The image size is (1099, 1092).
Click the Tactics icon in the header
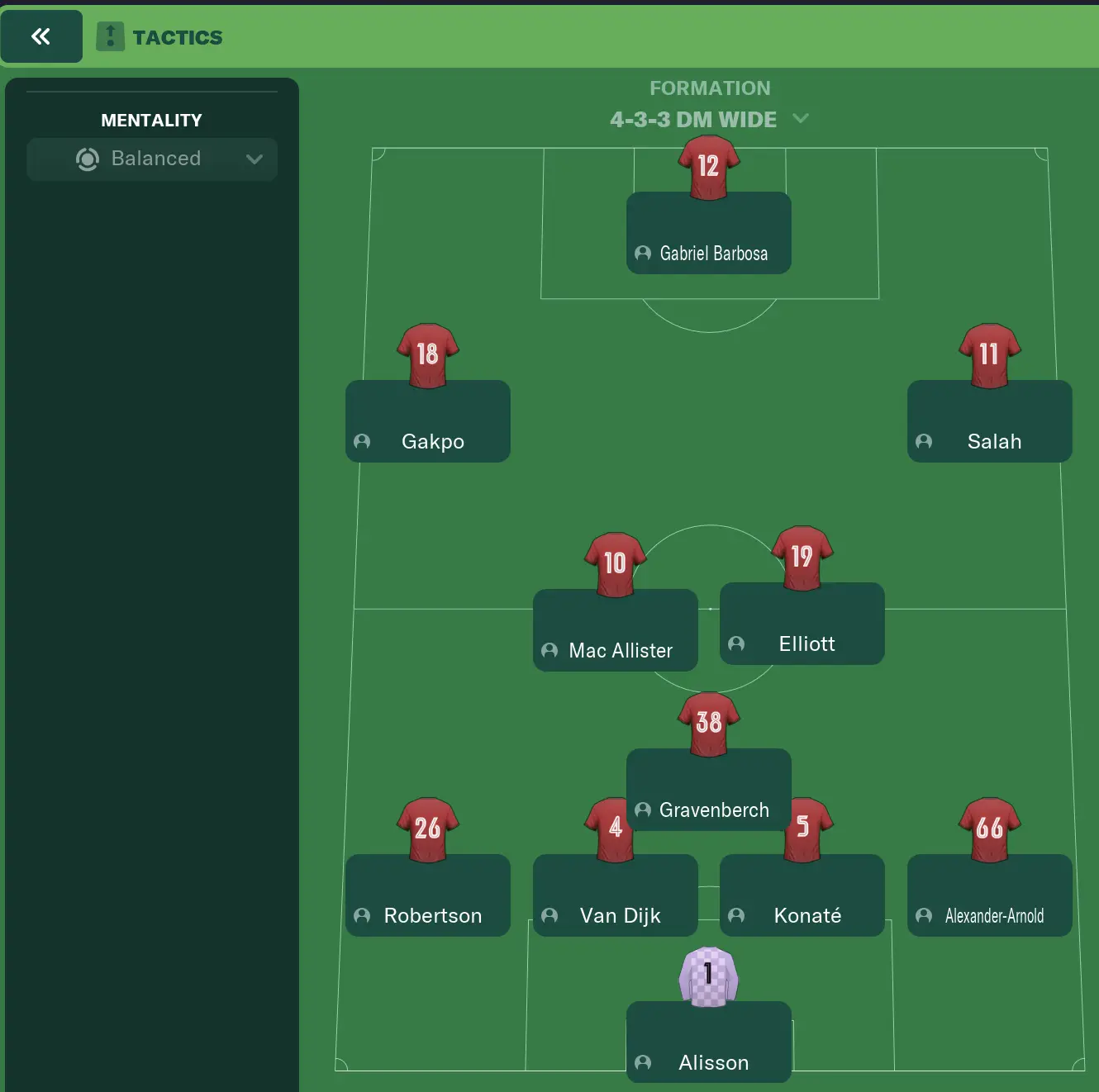111,36
